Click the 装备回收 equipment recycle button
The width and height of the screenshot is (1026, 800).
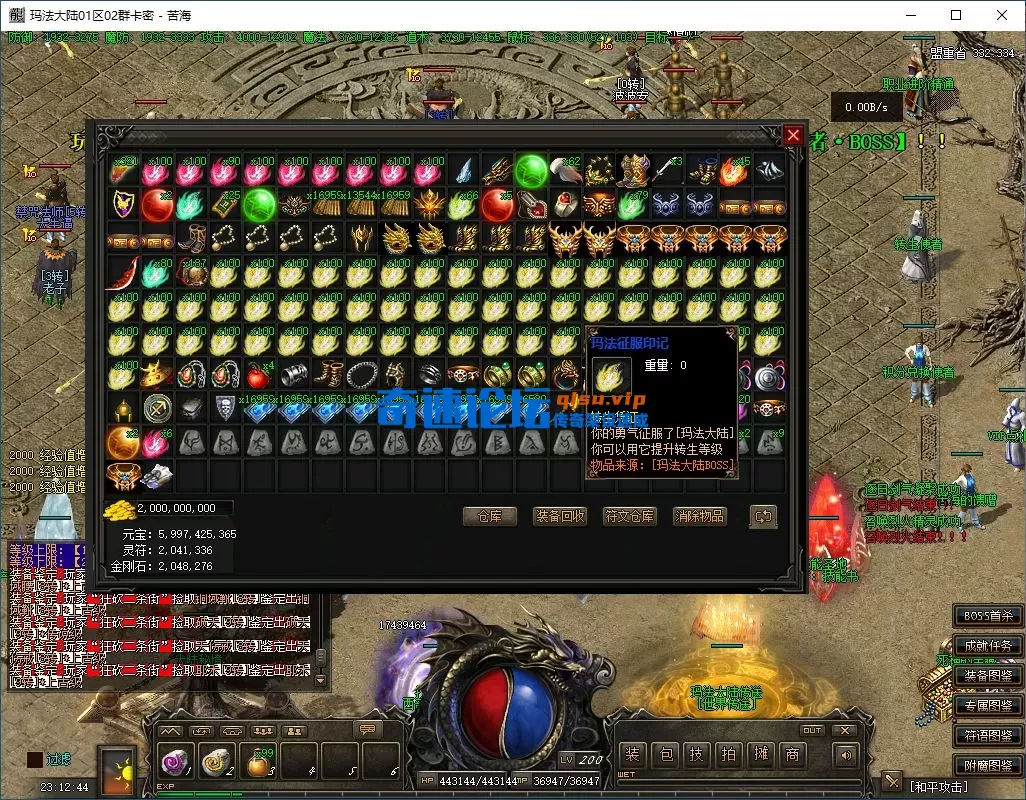[x=559, y=516]
